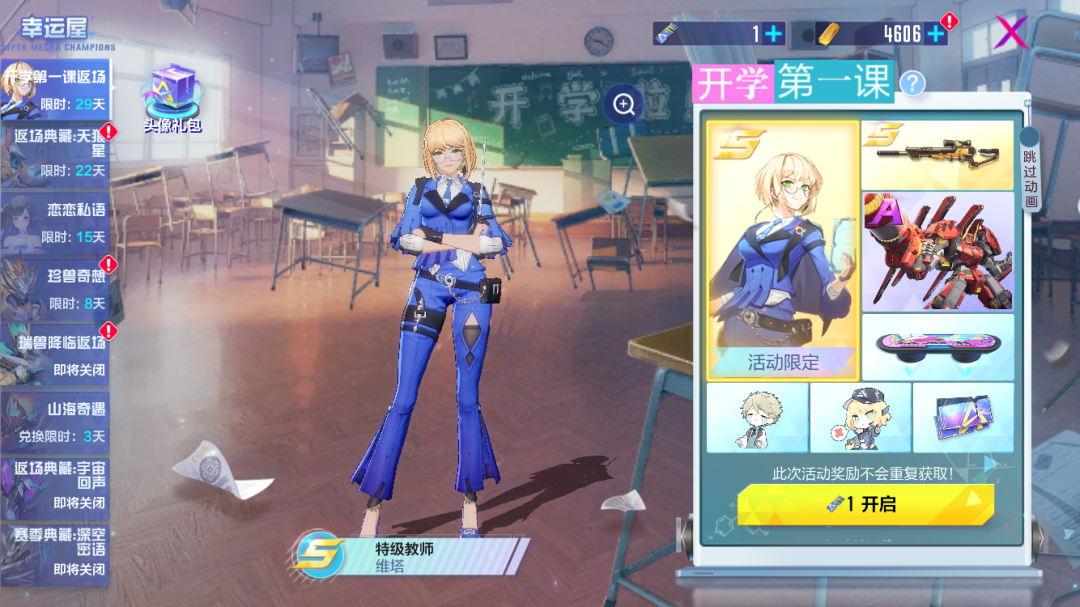The height and width of the screenshot is (607, 1080).
Task: Open 赛季典藏:深空密语 event tab
Action: 55,552
